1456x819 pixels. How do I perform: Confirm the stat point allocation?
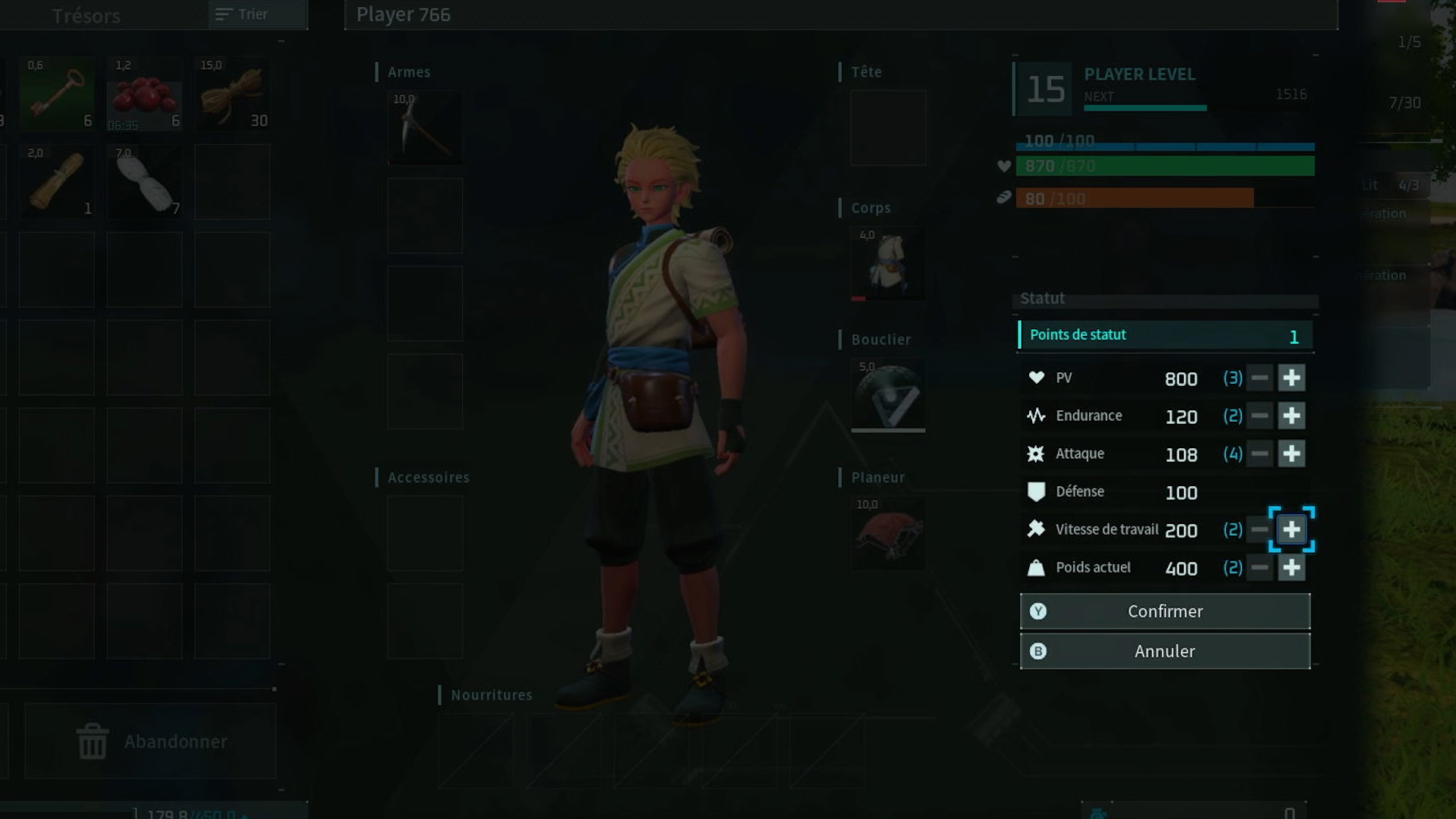point(1165,611)
